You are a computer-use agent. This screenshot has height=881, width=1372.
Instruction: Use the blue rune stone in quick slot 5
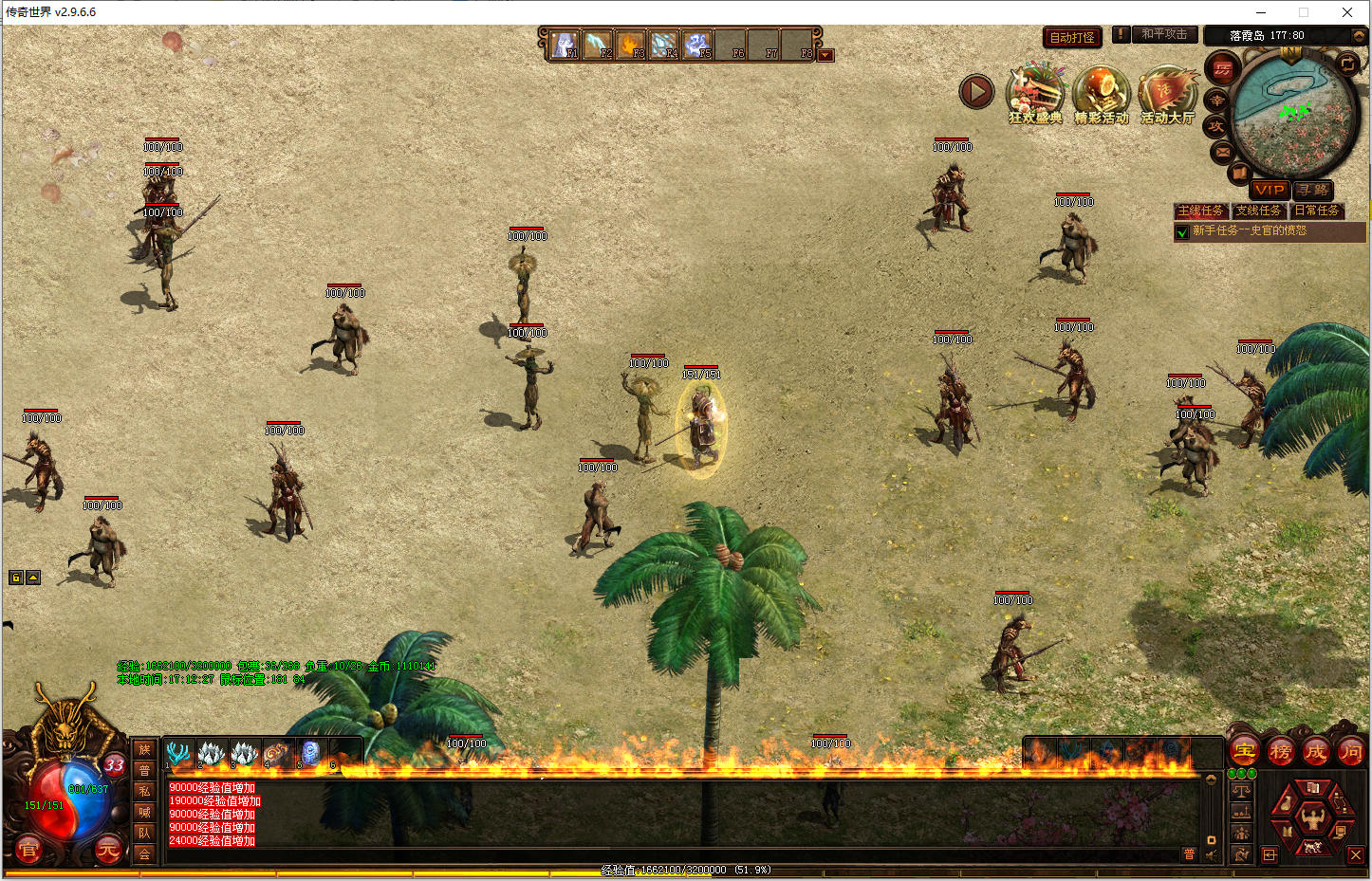point(309,754)
